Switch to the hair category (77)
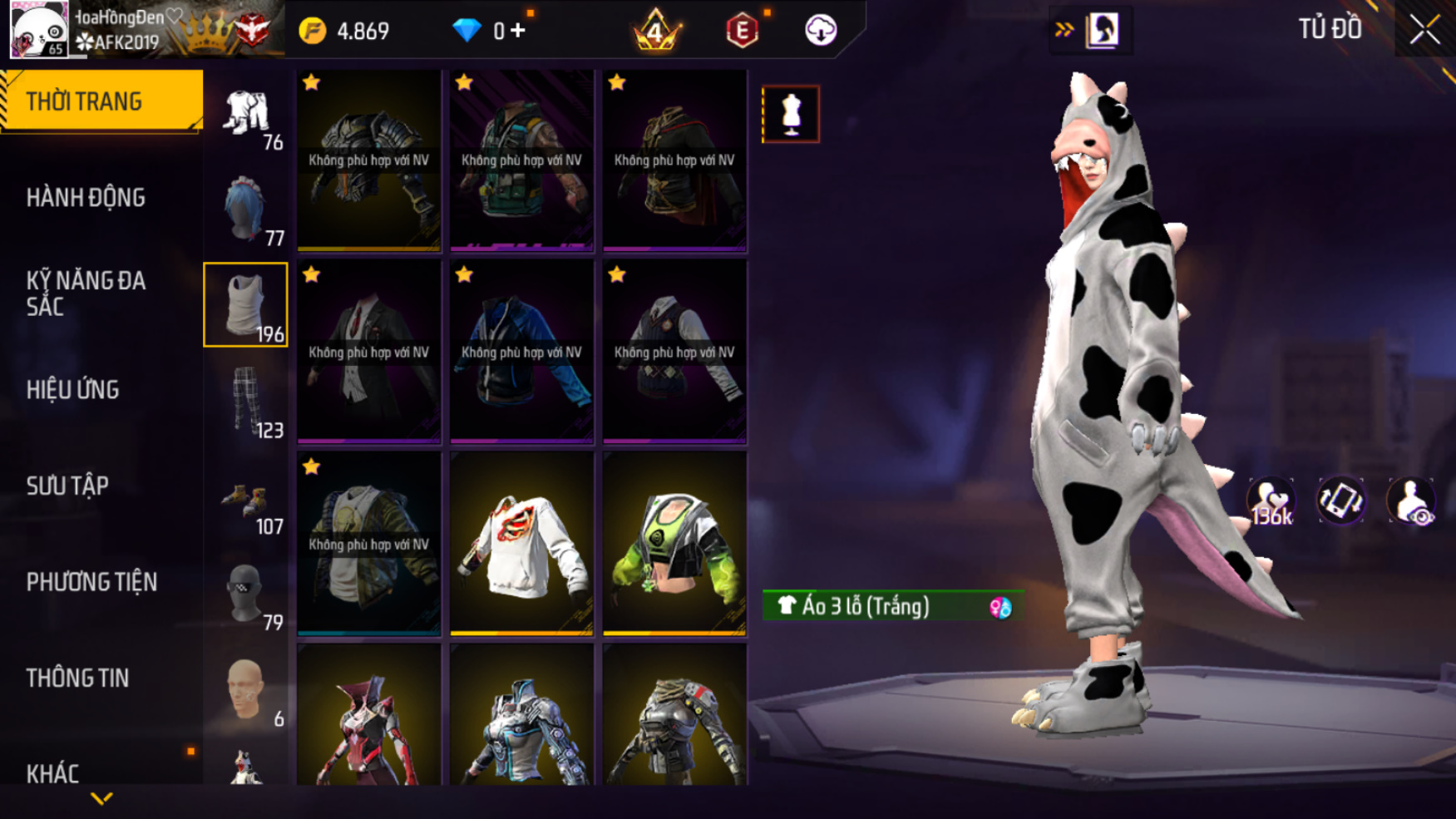Image resolution: width=1456 pixels, height=819 pixels. tap(246, 210)
